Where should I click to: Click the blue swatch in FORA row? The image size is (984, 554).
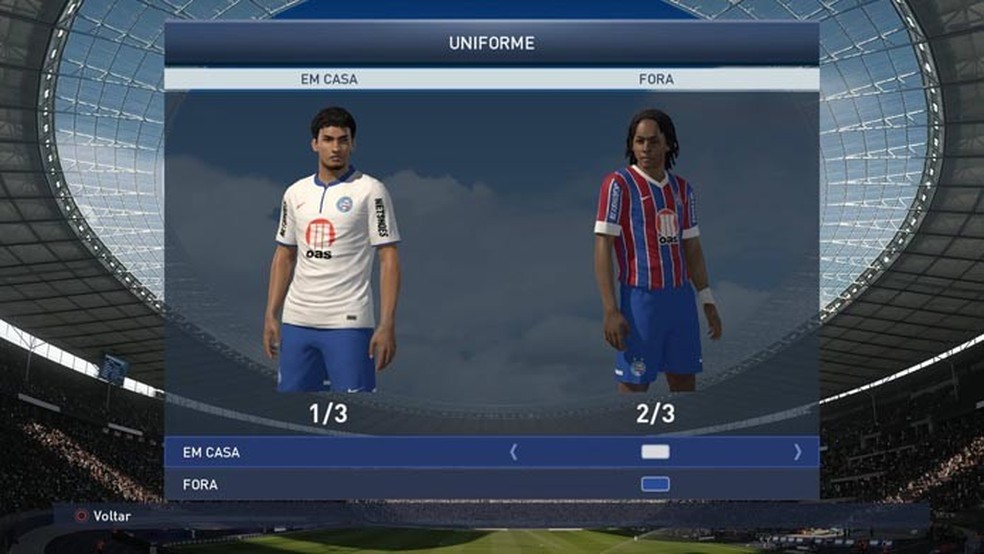tap(655, 485)
